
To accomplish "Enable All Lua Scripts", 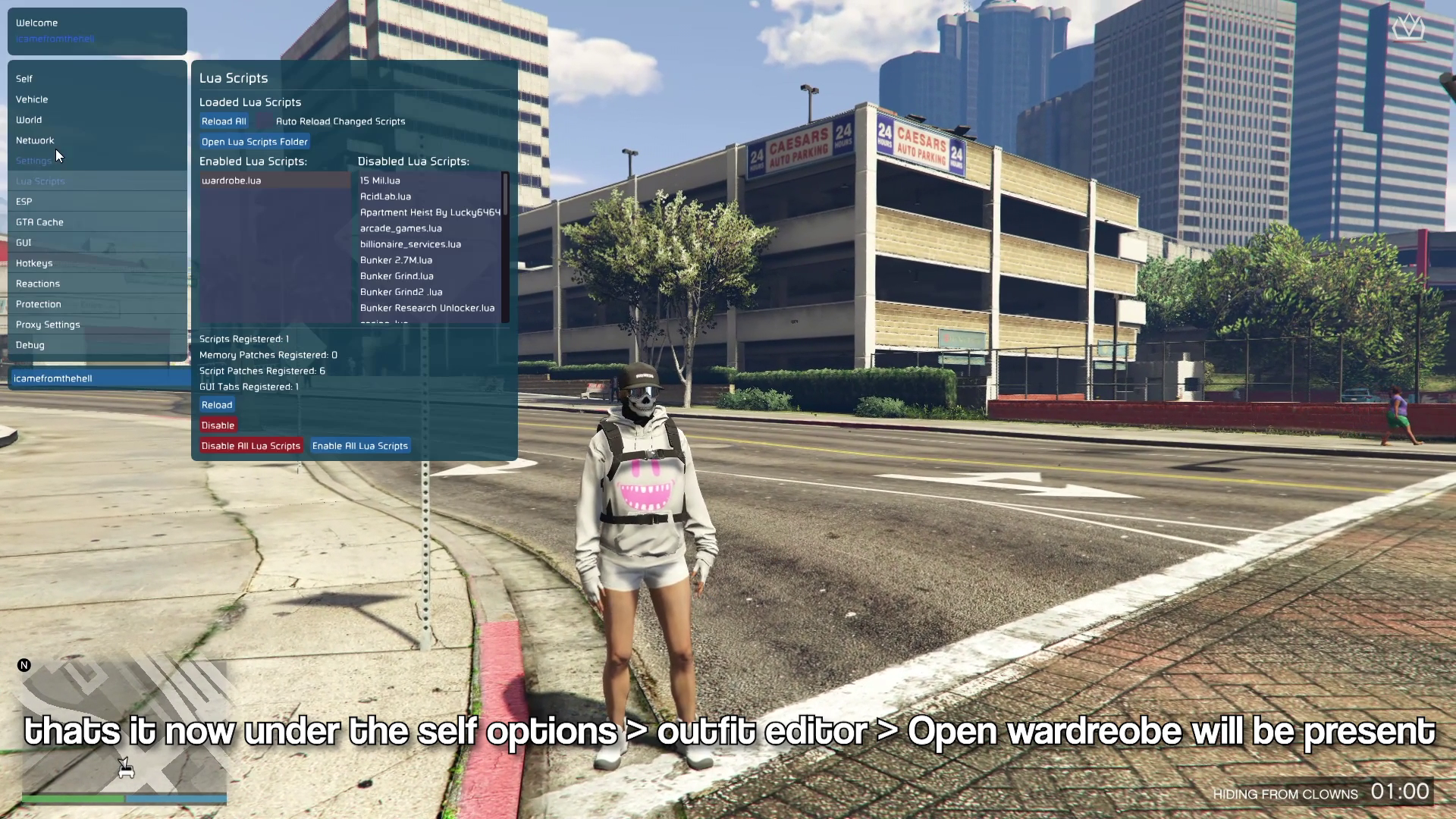I will tap(360, 446).
